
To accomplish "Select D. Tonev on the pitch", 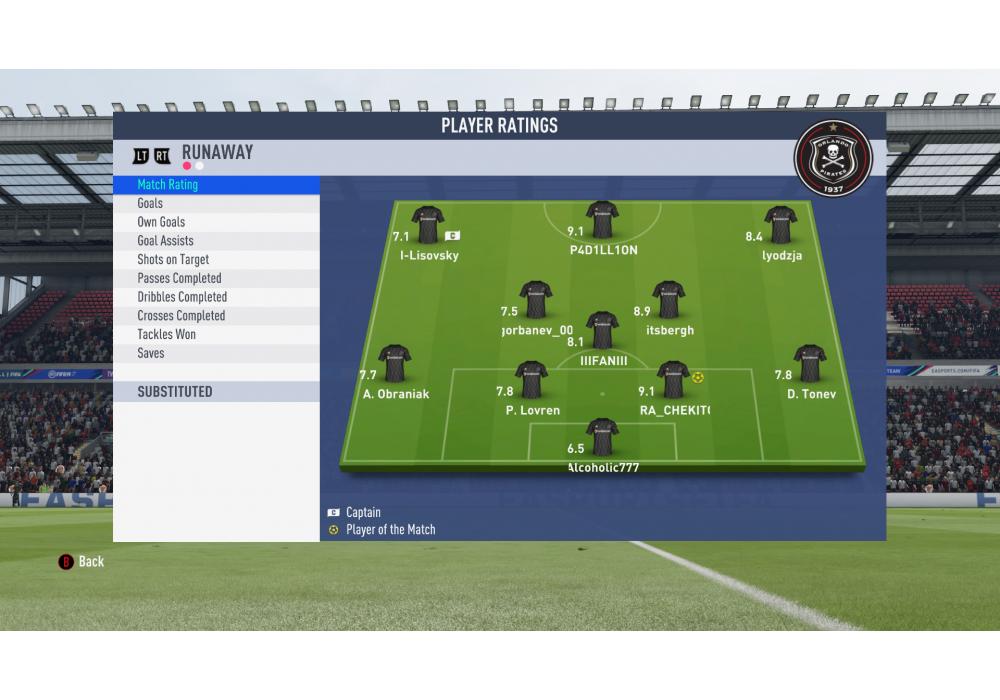I will pos(809,364).
